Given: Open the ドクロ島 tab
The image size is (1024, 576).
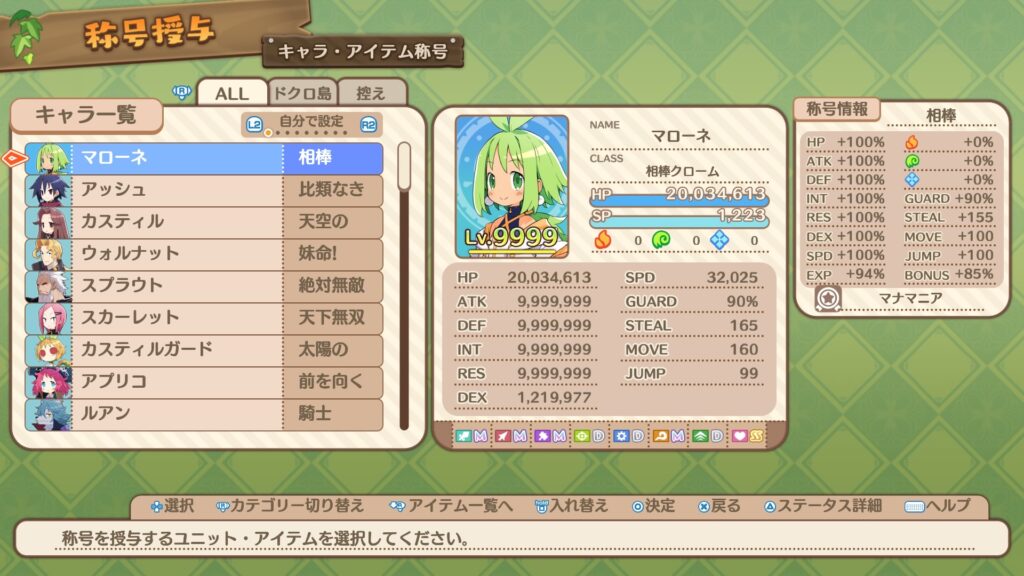Looking at the screenshot, I should tap(302, 93).
